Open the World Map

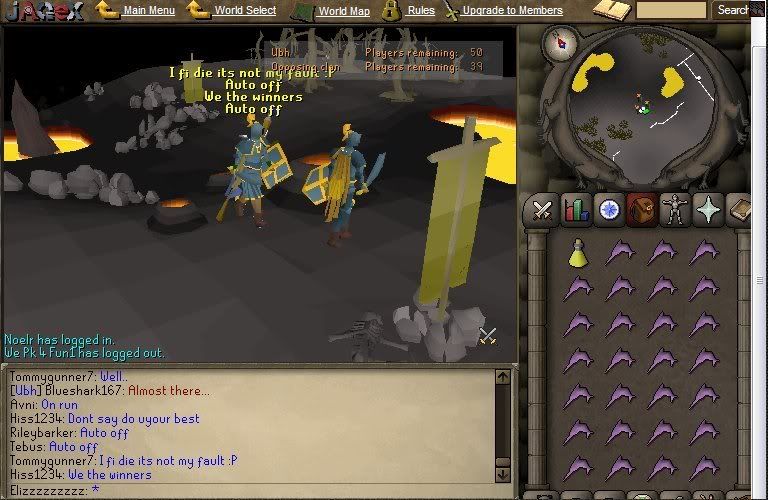tap(343, 11)
